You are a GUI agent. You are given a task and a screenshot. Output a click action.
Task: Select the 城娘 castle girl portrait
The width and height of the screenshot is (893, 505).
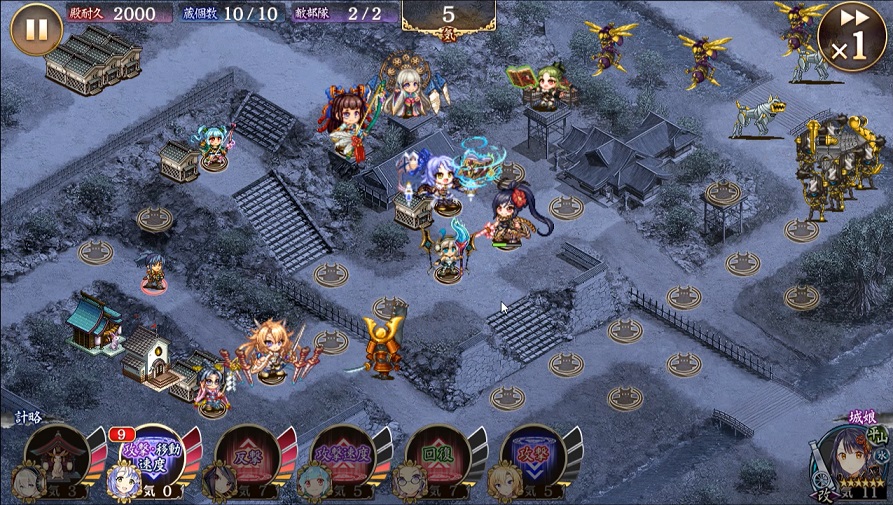[848, 460]
